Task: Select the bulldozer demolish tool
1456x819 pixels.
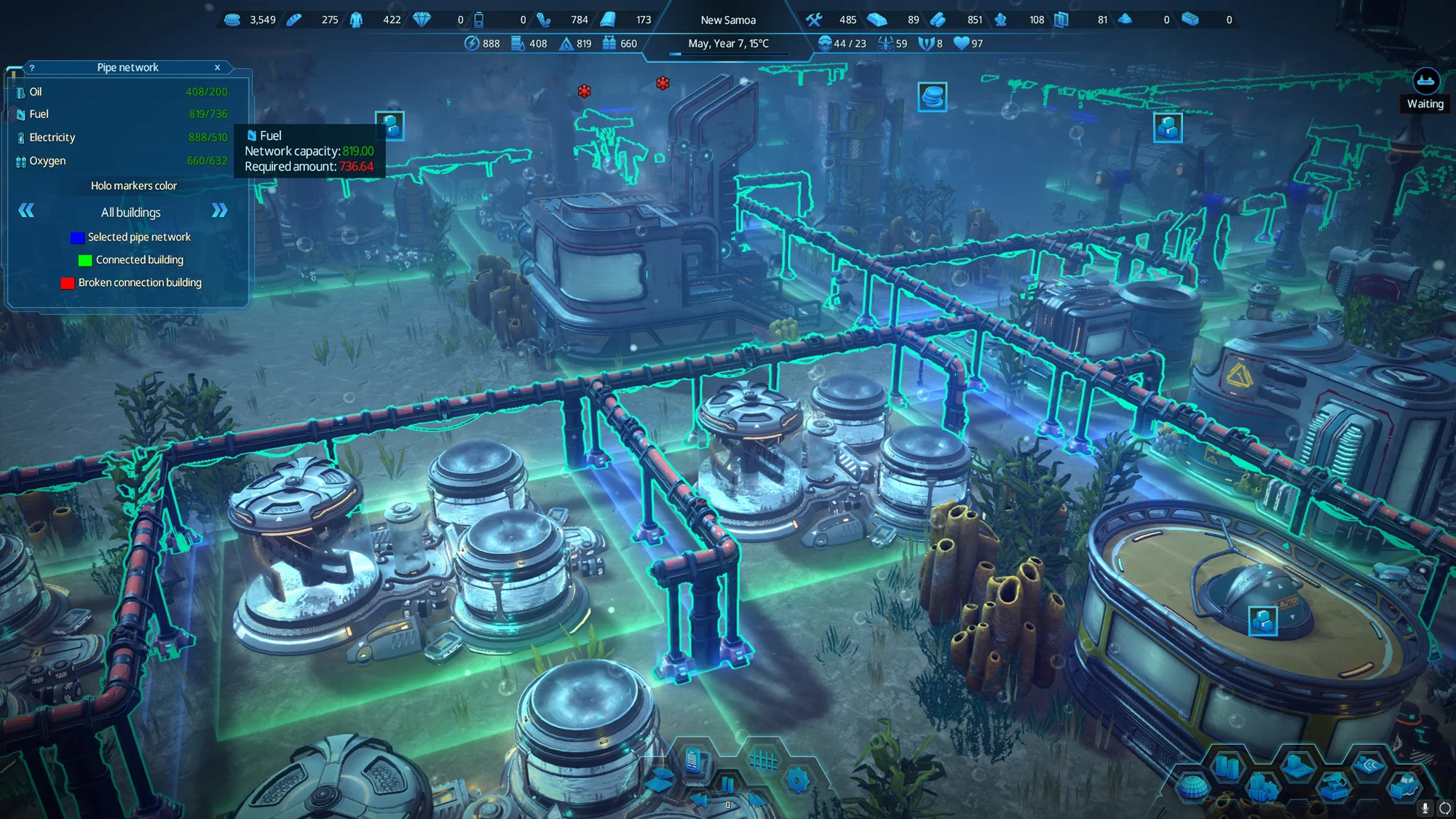Action: point(1404,787)
